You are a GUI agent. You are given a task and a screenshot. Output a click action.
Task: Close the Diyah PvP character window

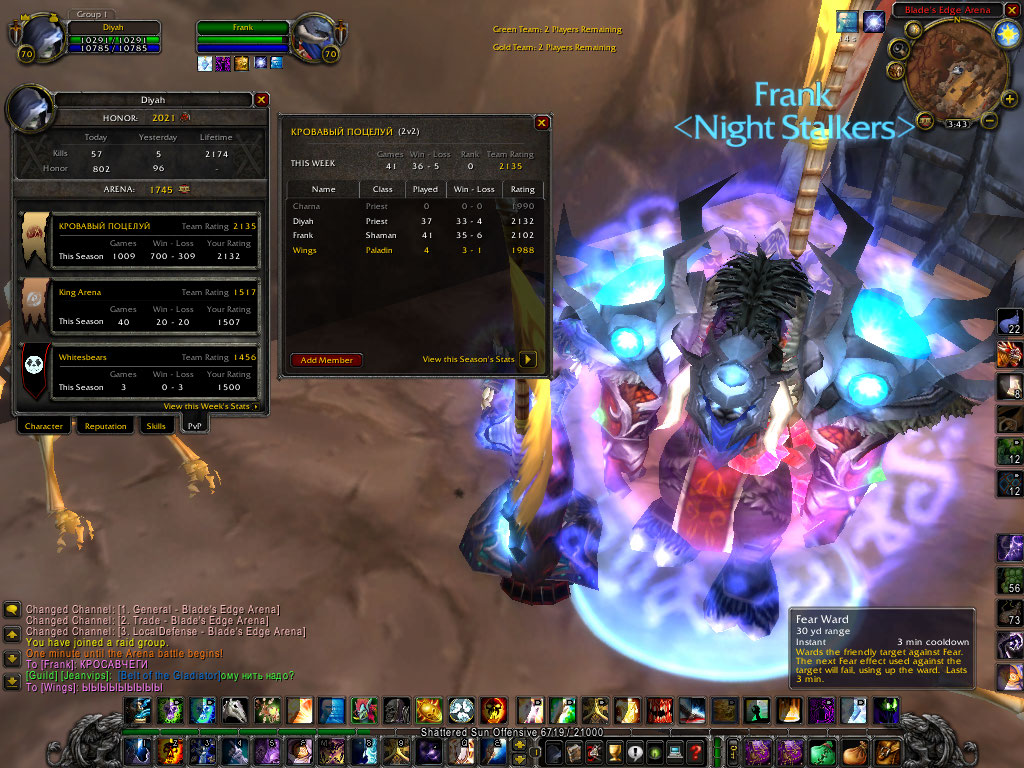pyautogui.click(x=261, y=100)
